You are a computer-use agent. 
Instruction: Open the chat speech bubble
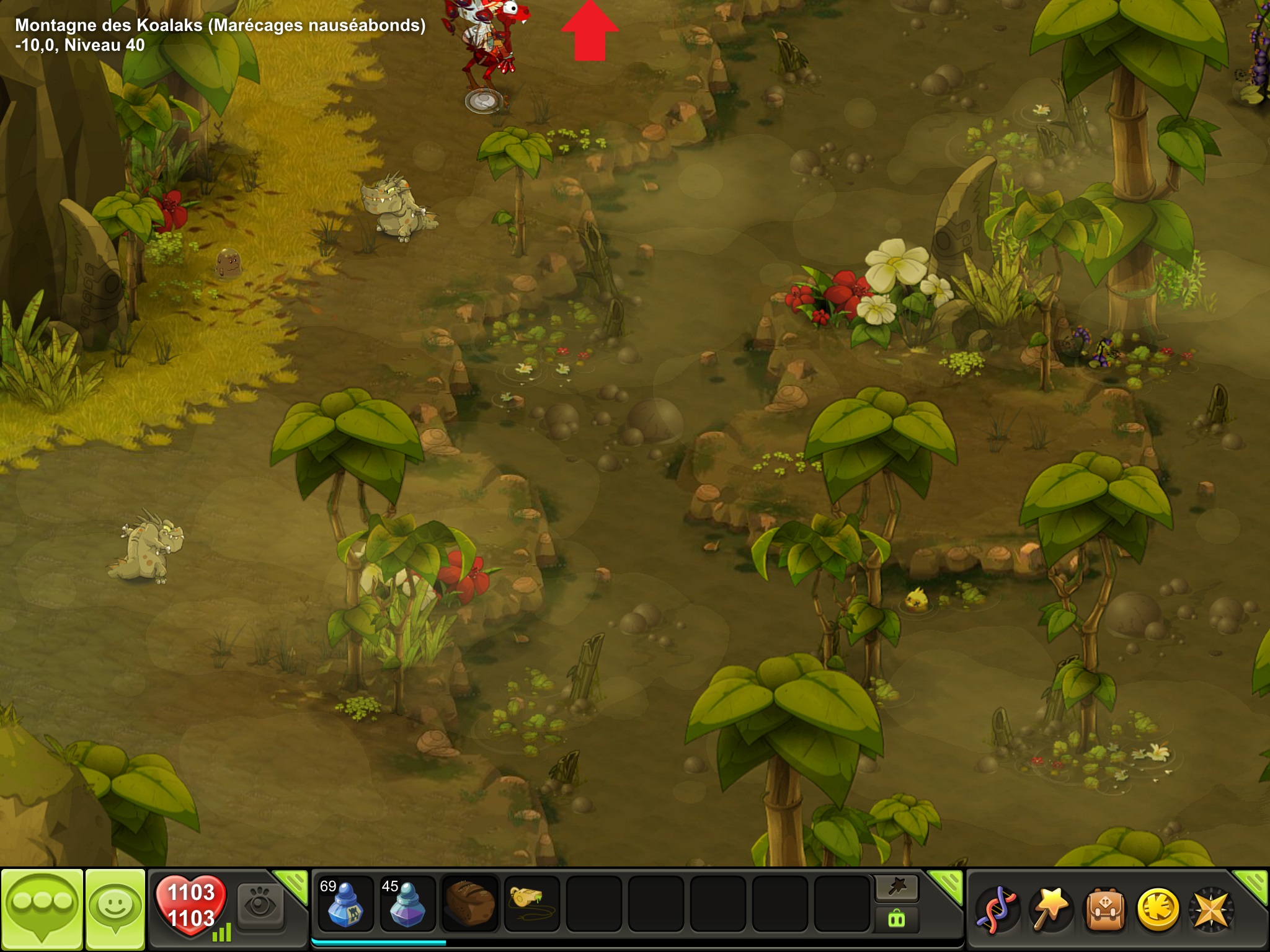pos(42,907)
